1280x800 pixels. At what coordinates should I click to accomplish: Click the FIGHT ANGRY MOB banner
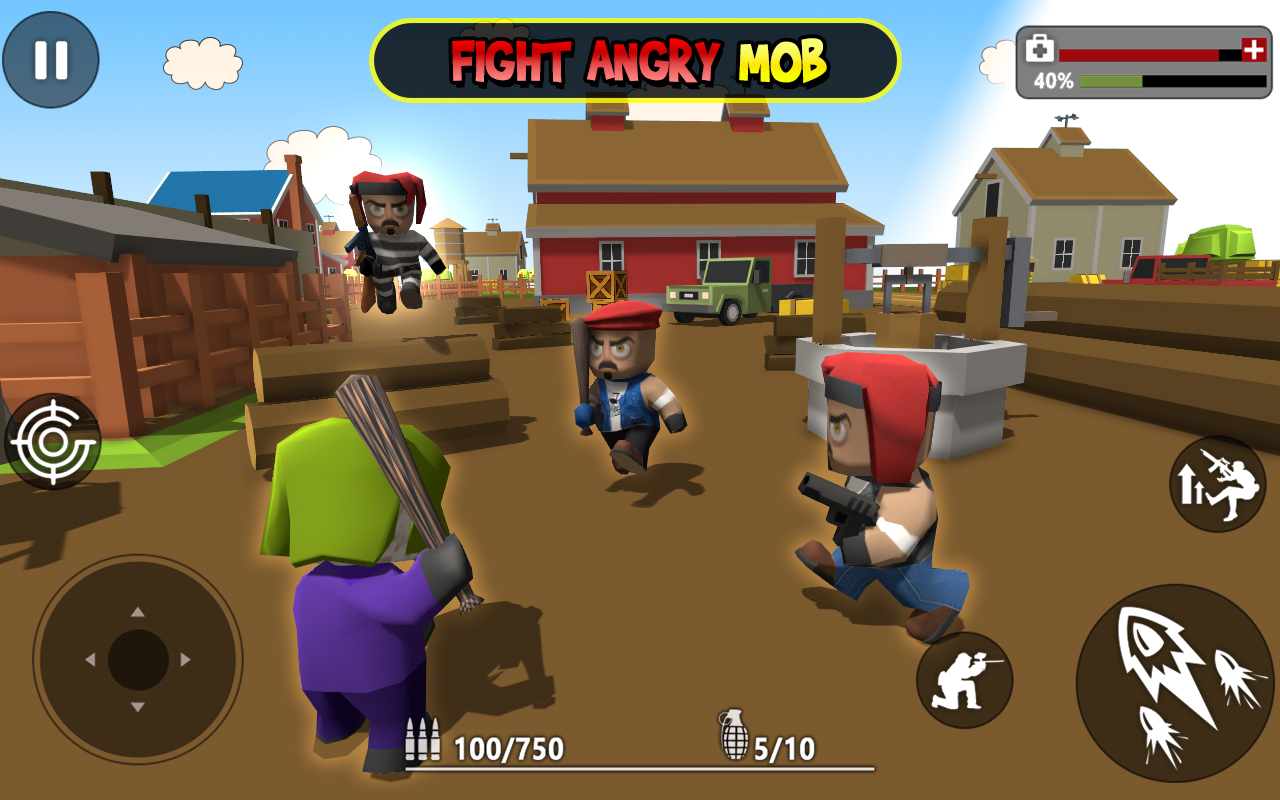coord(640,57)
